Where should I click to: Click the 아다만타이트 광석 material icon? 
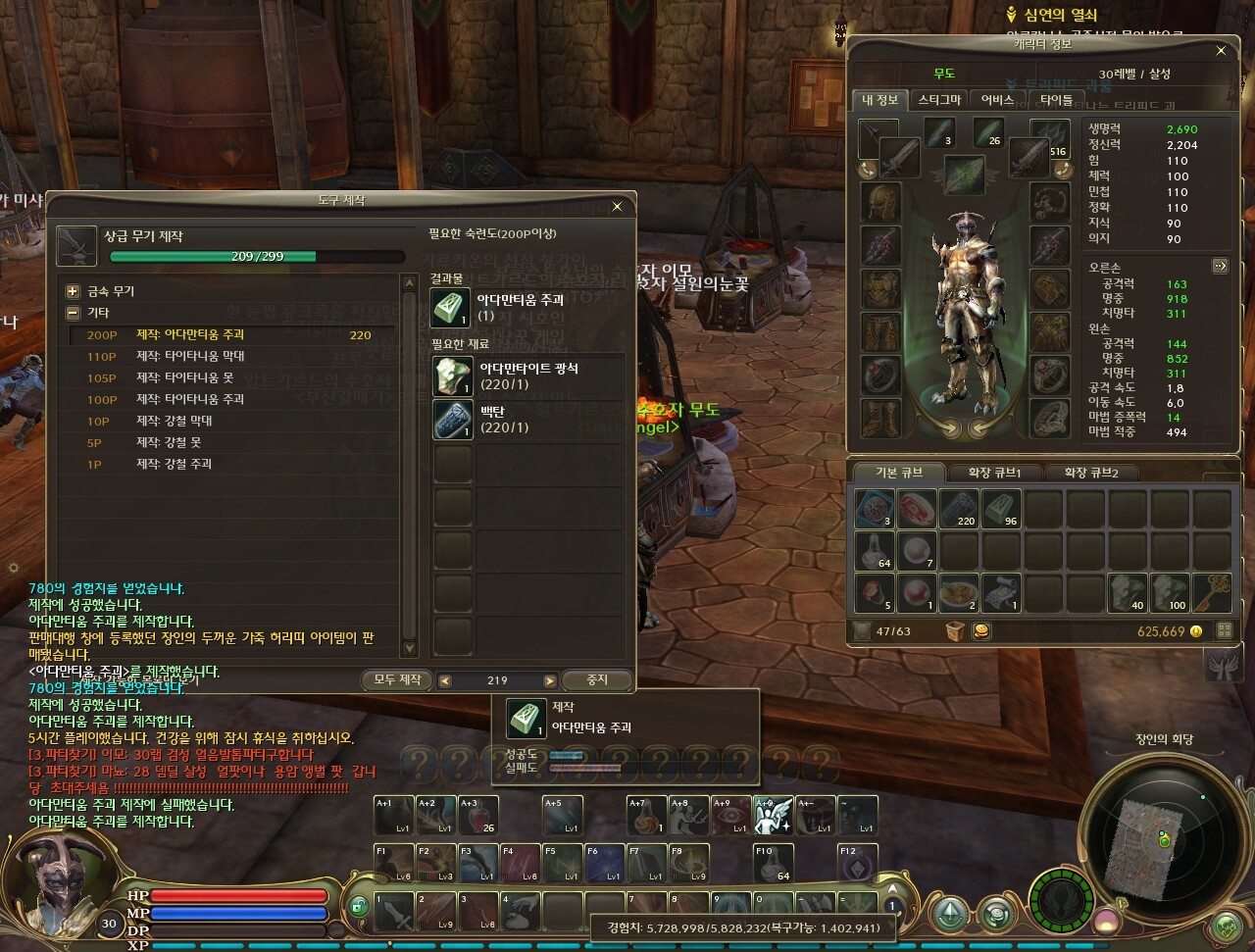coord(452,376)
